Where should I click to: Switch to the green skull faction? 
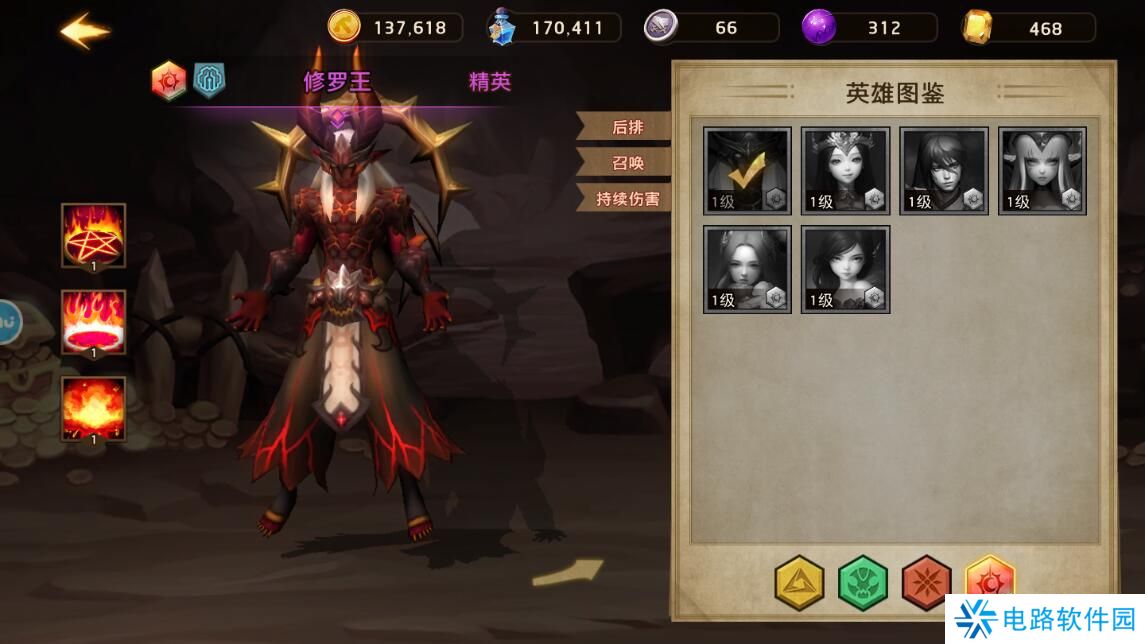coord(862,583)
